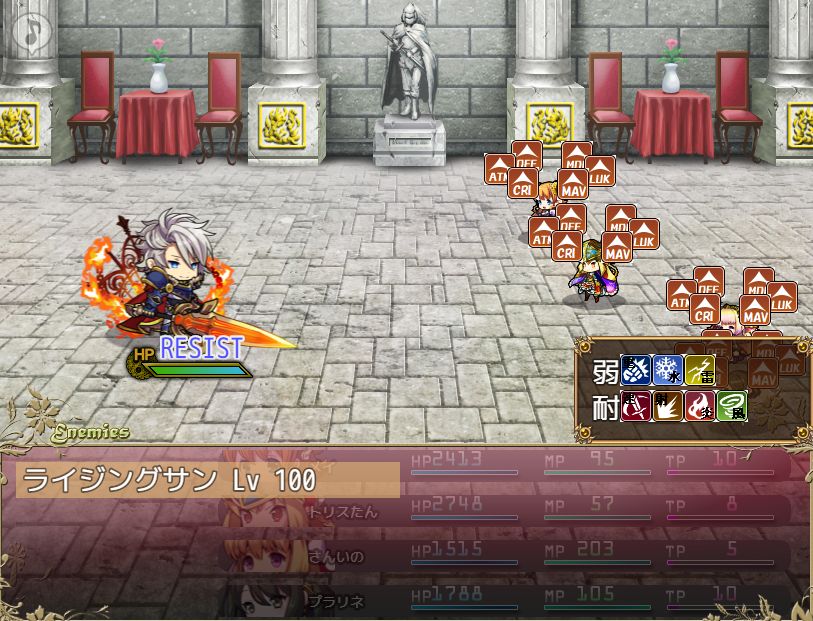Click the fire flame resistance icon

click(700, 407)
